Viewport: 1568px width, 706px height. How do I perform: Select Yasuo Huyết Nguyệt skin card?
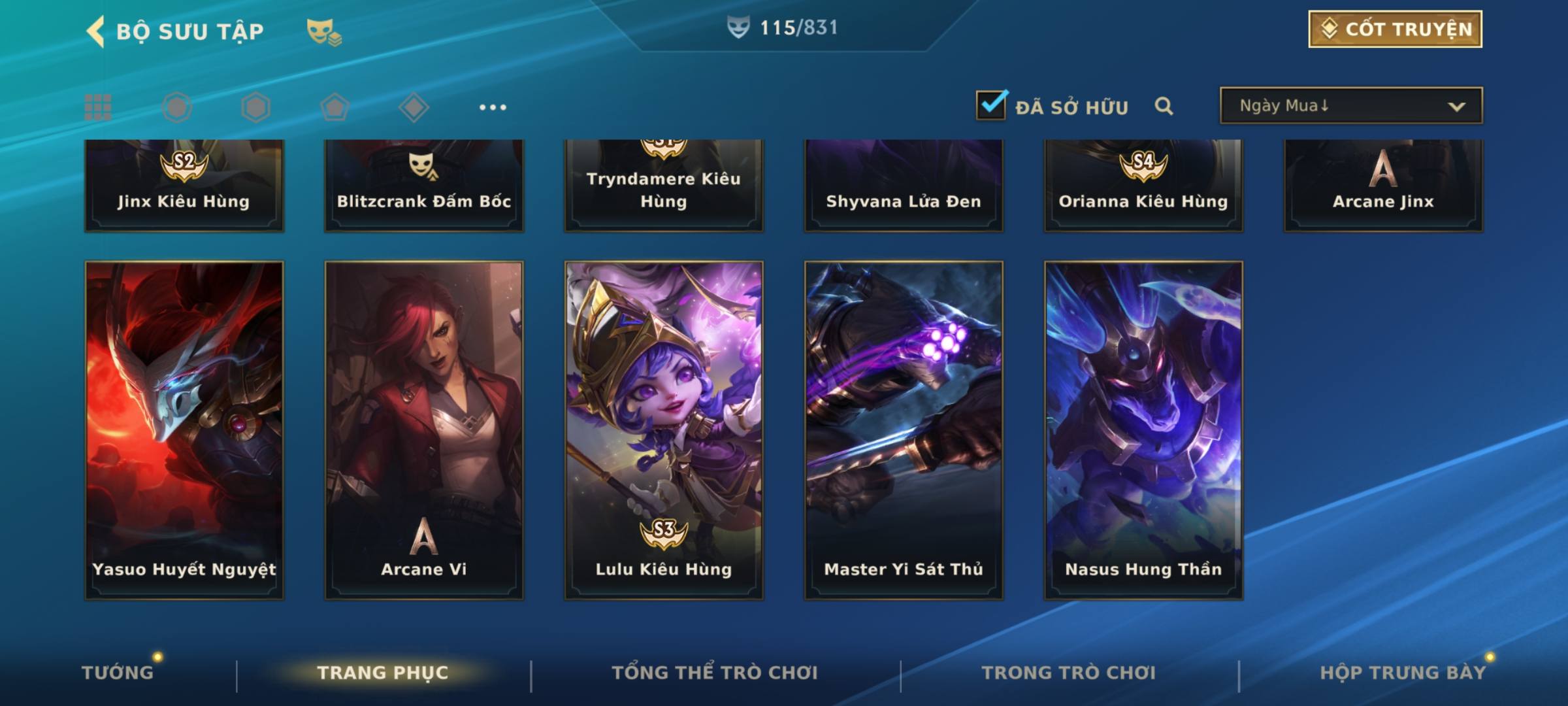[x=184, y=430]
